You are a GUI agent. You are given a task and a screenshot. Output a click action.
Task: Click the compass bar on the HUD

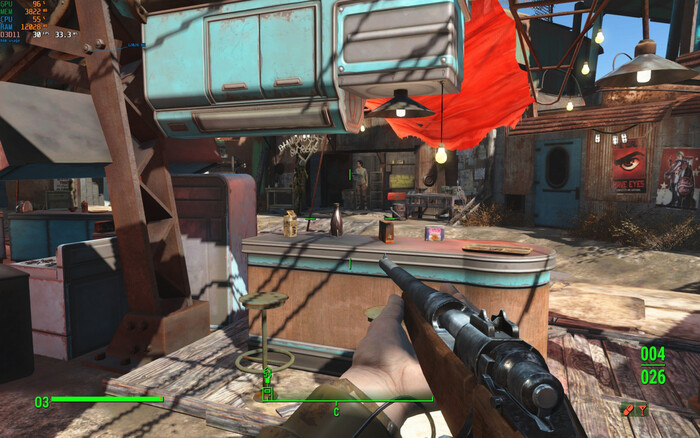click(348, 401)
